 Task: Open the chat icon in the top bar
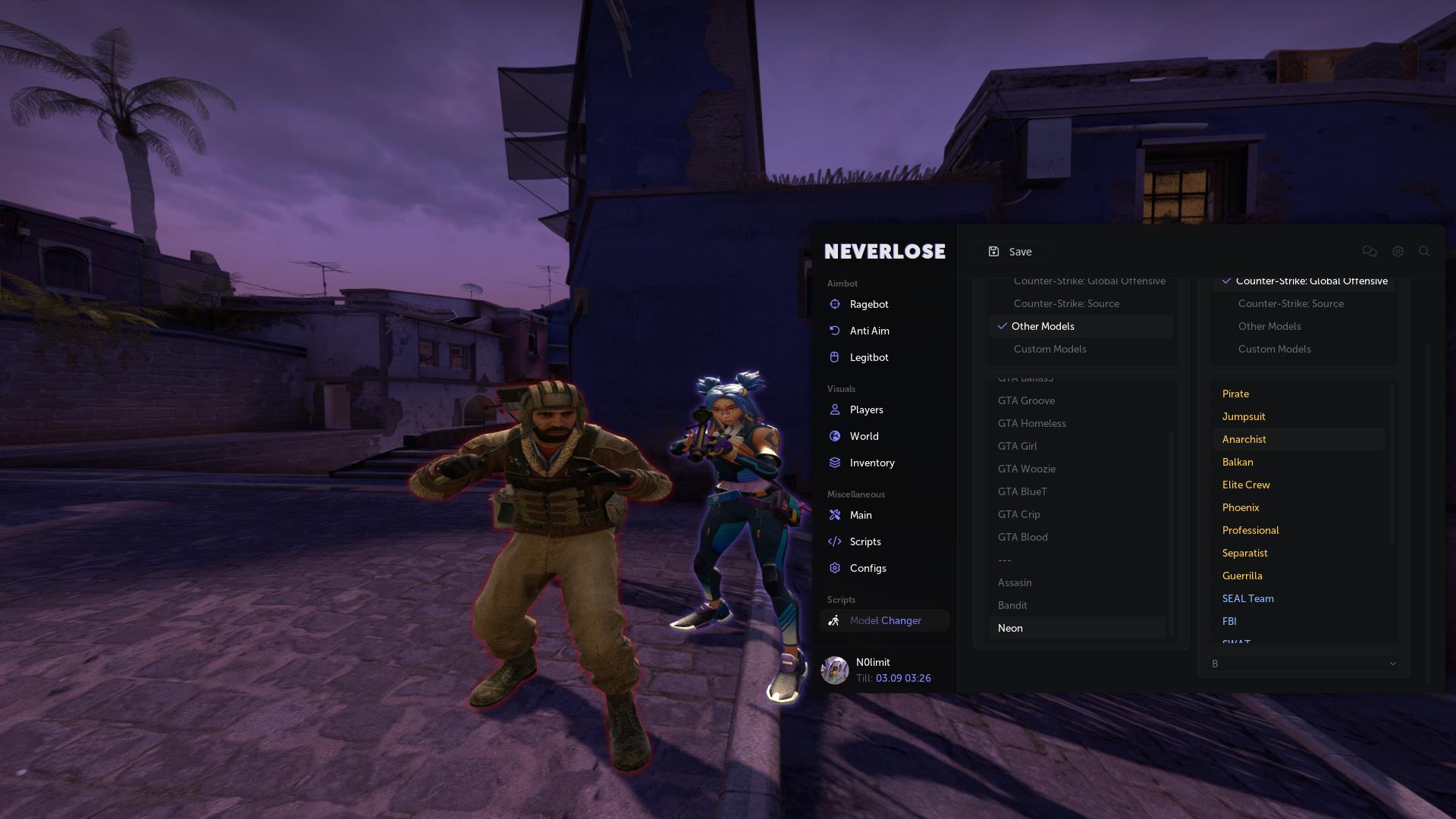[1370, 251]
